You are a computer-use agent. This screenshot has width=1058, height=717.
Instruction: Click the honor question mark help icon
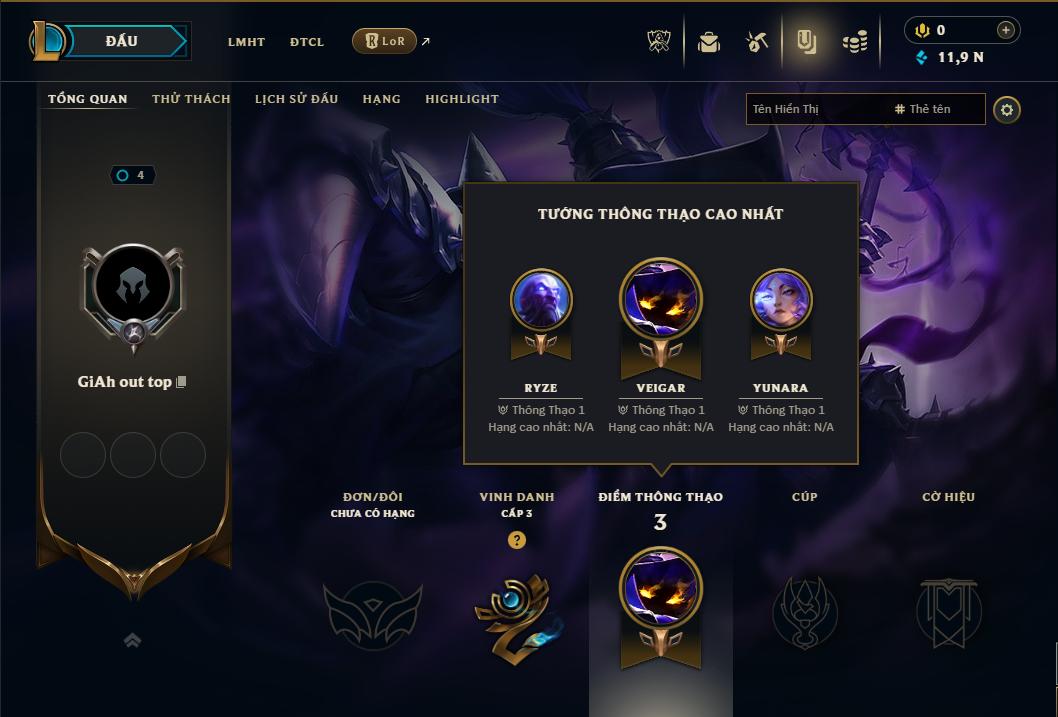coord(516,540)
